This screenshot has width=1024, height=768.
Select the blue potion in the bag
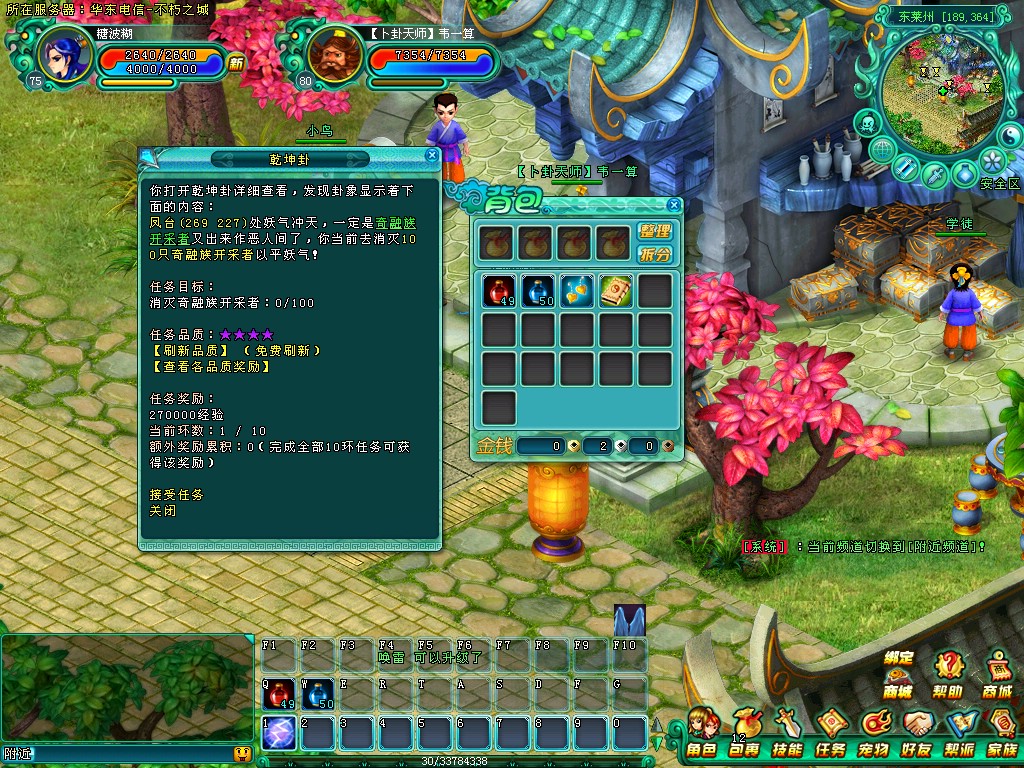pos(539,290)
